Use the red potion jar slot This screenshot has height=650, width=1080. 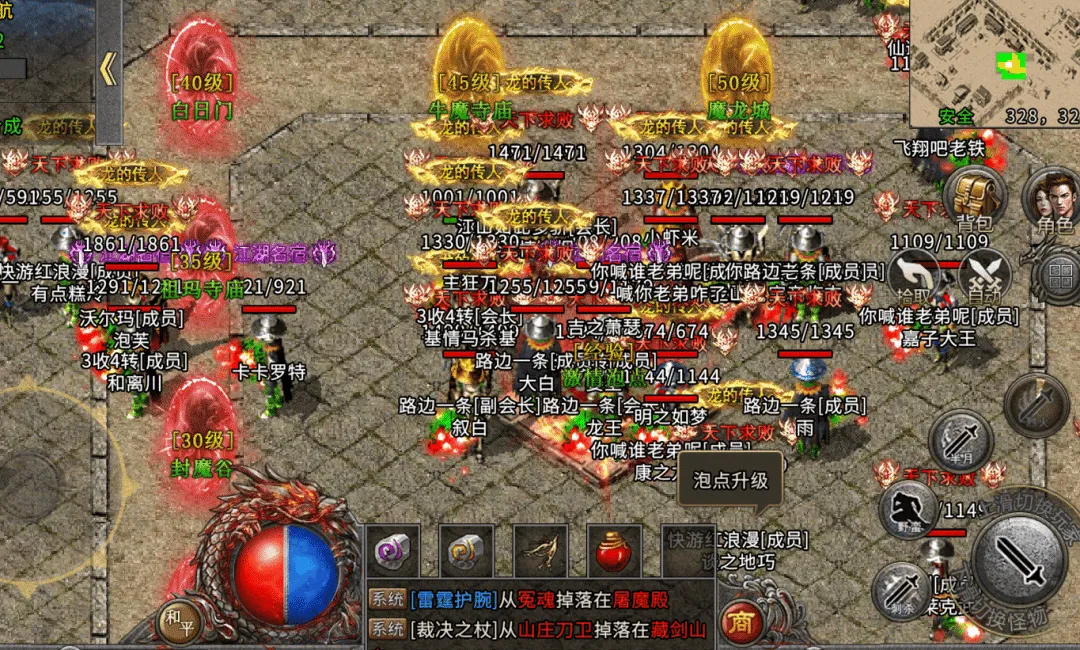click(613, 551)
